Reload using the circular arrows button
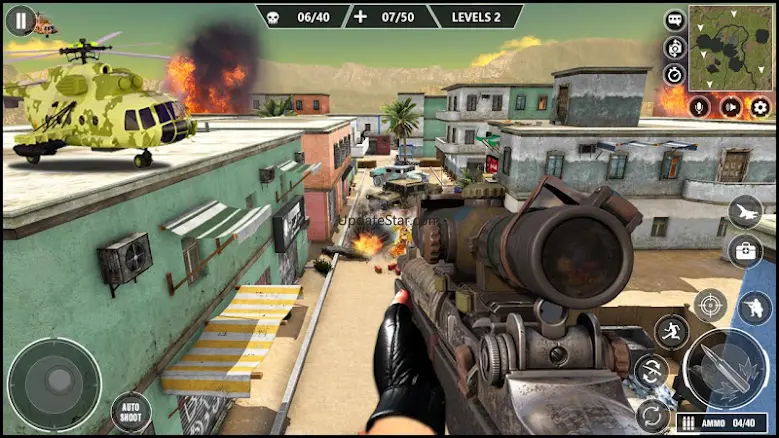Screen dimensions: 779x438 652,414
